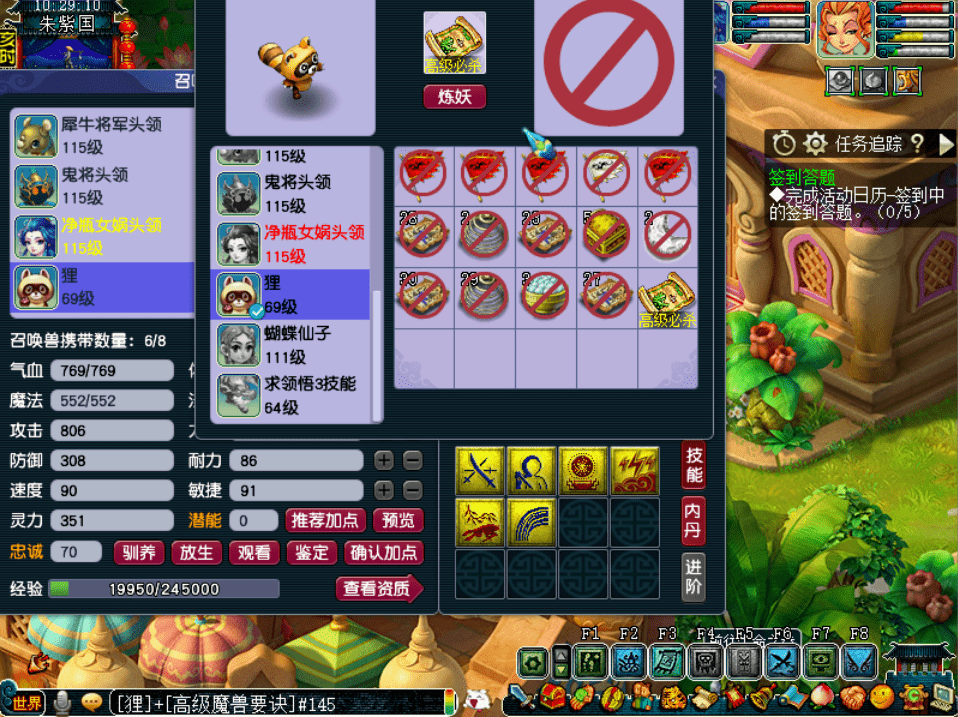The width and height of the screenshot is (958, 717).
Task: Open 推荐加点 recommended points
Action: [325, 521]
